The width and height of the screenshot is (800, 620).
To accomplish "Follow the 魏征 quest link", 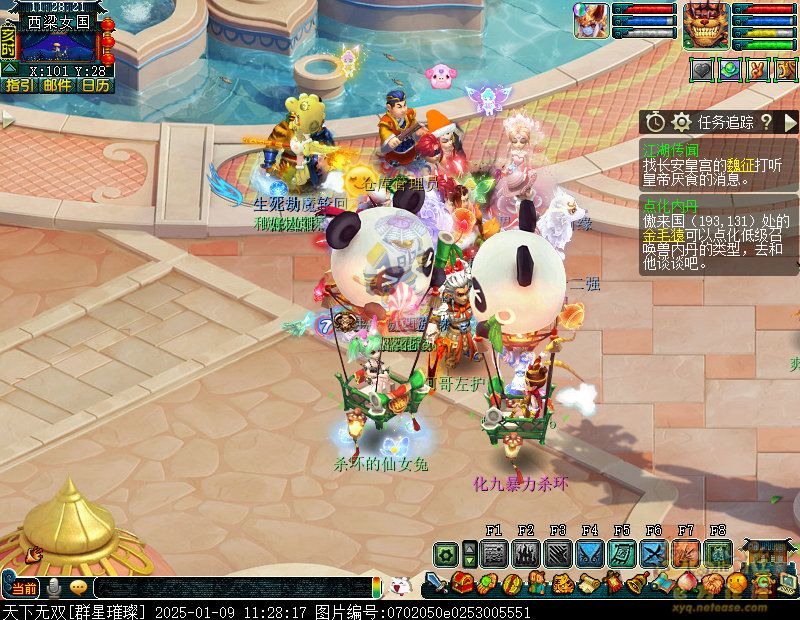I will 741,164.
